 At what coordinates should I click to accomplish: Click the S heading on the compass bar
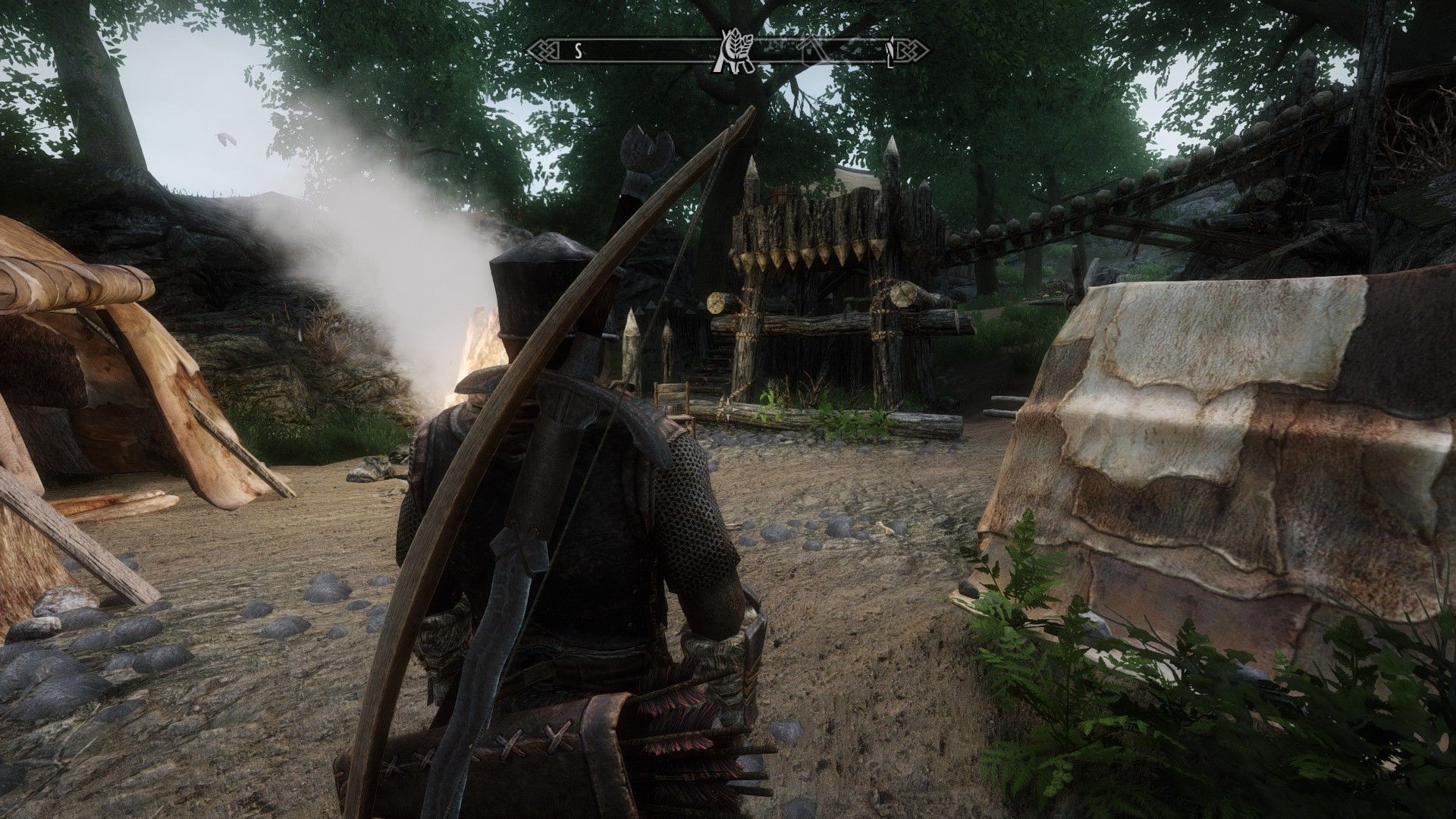pos(578,52)
